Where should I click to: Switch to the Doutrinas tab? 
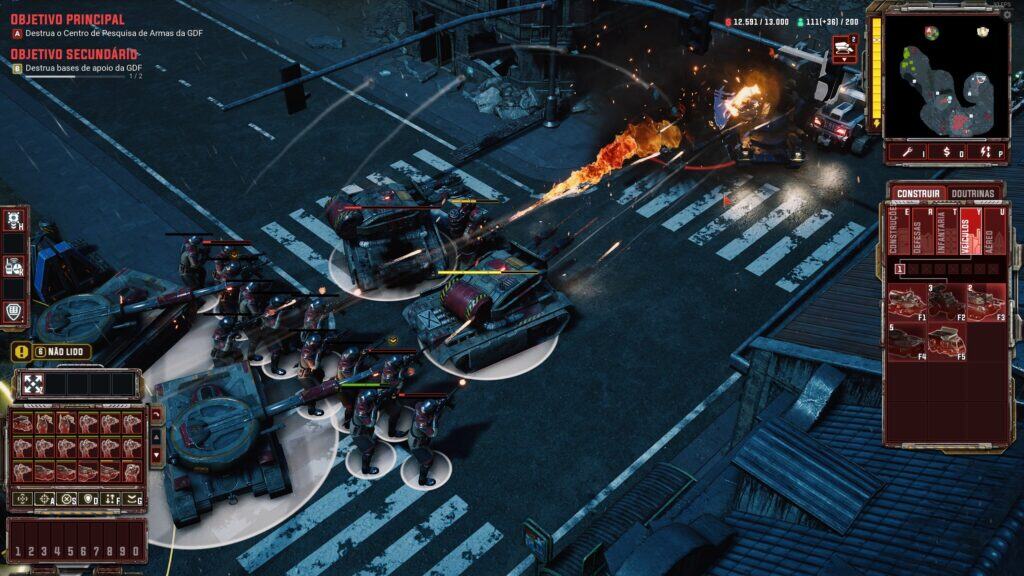972,193
